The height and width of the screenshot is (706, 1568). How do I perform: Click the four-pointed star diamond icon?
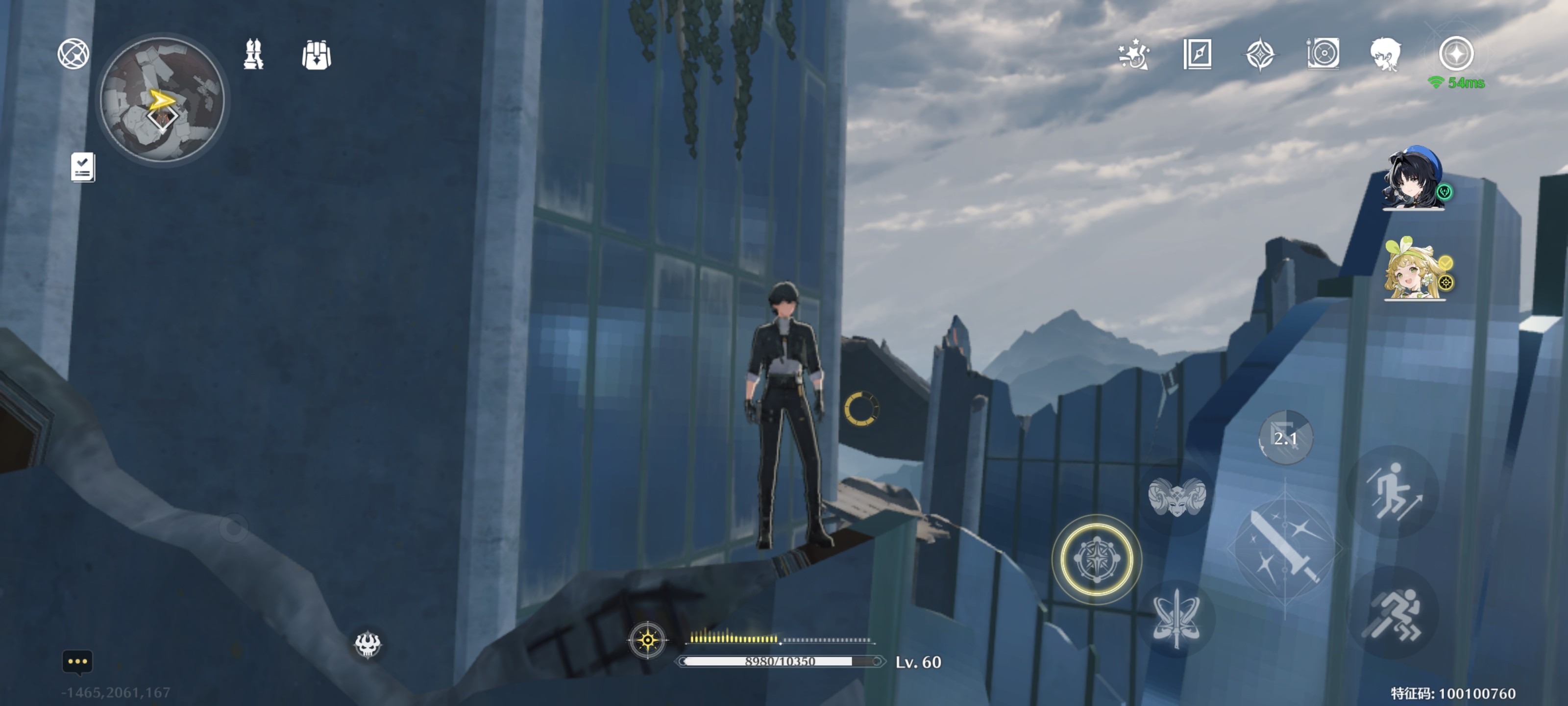pyautogui.click(x=1260, y=54)
